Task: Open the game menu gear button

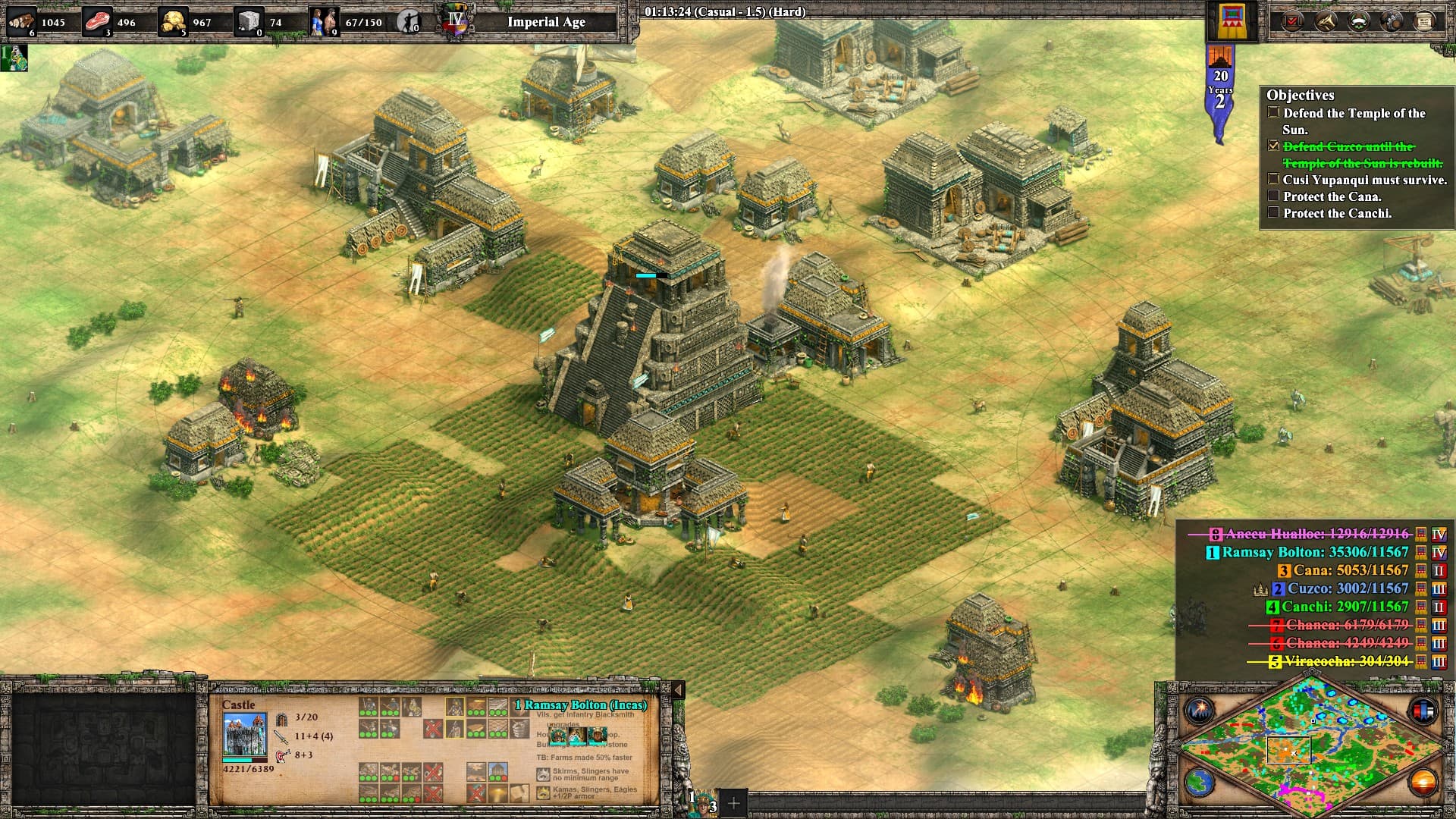Action: pos(1392,21)
